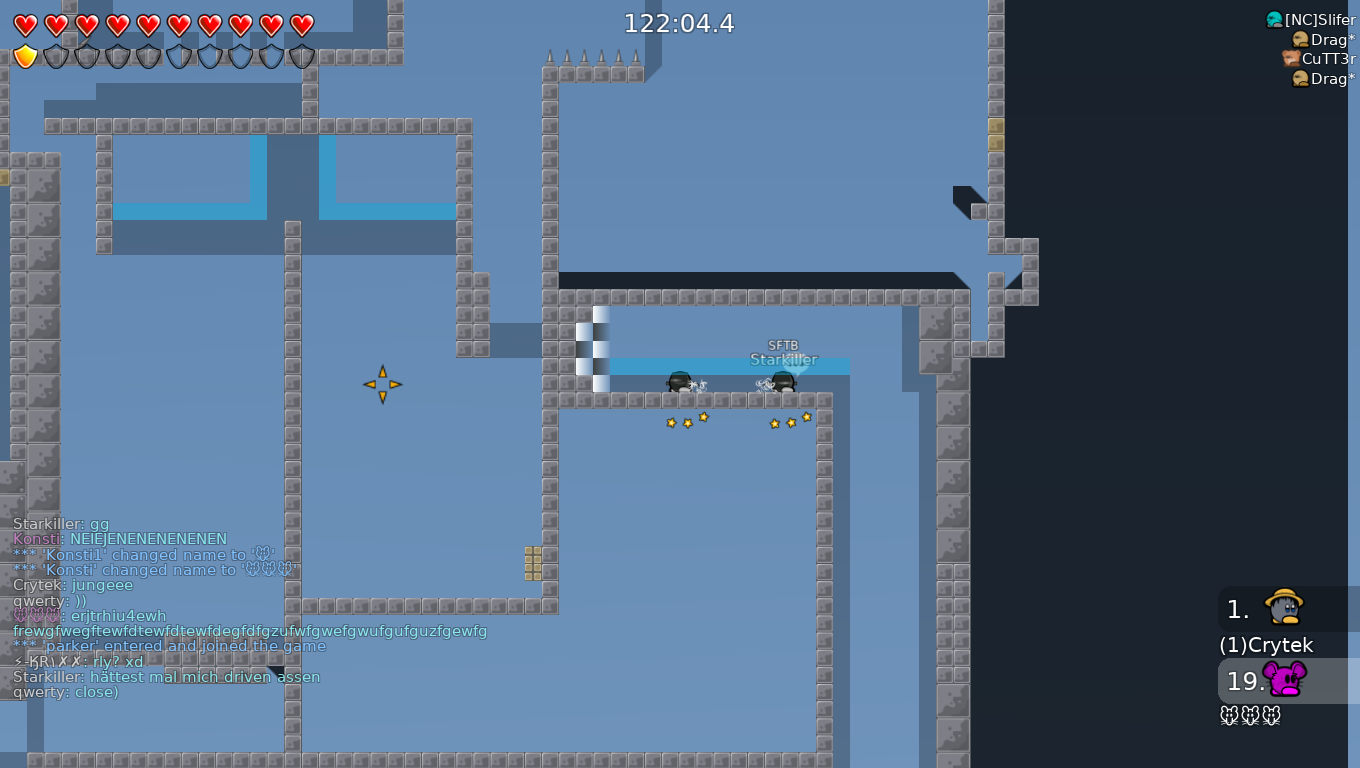Click the third mouse emoticon in the row
The width and height of the screenshot is (1360, 768).
[1272, 715]
